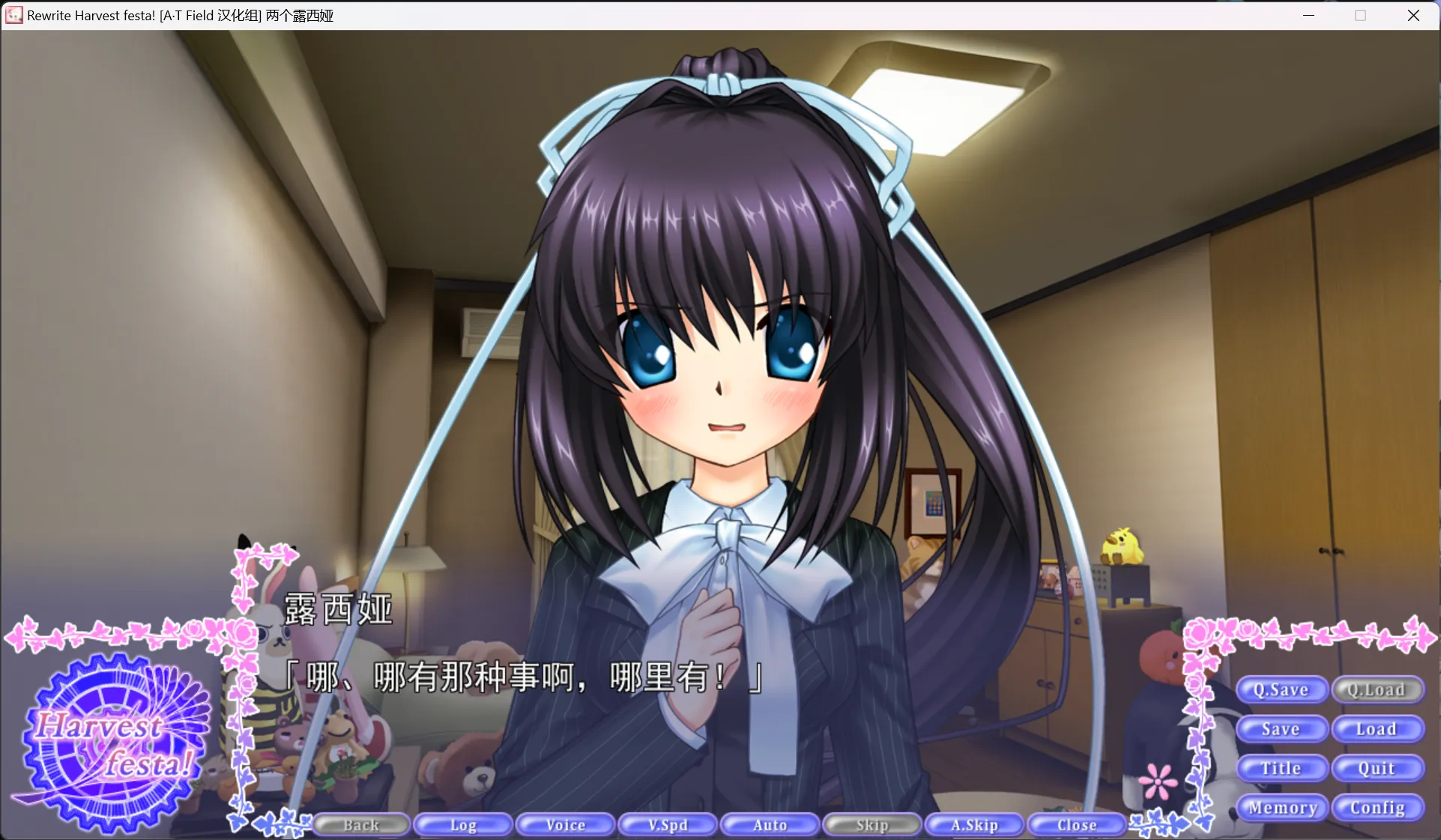
Task: Open the Load screen
Action: 1377,728
